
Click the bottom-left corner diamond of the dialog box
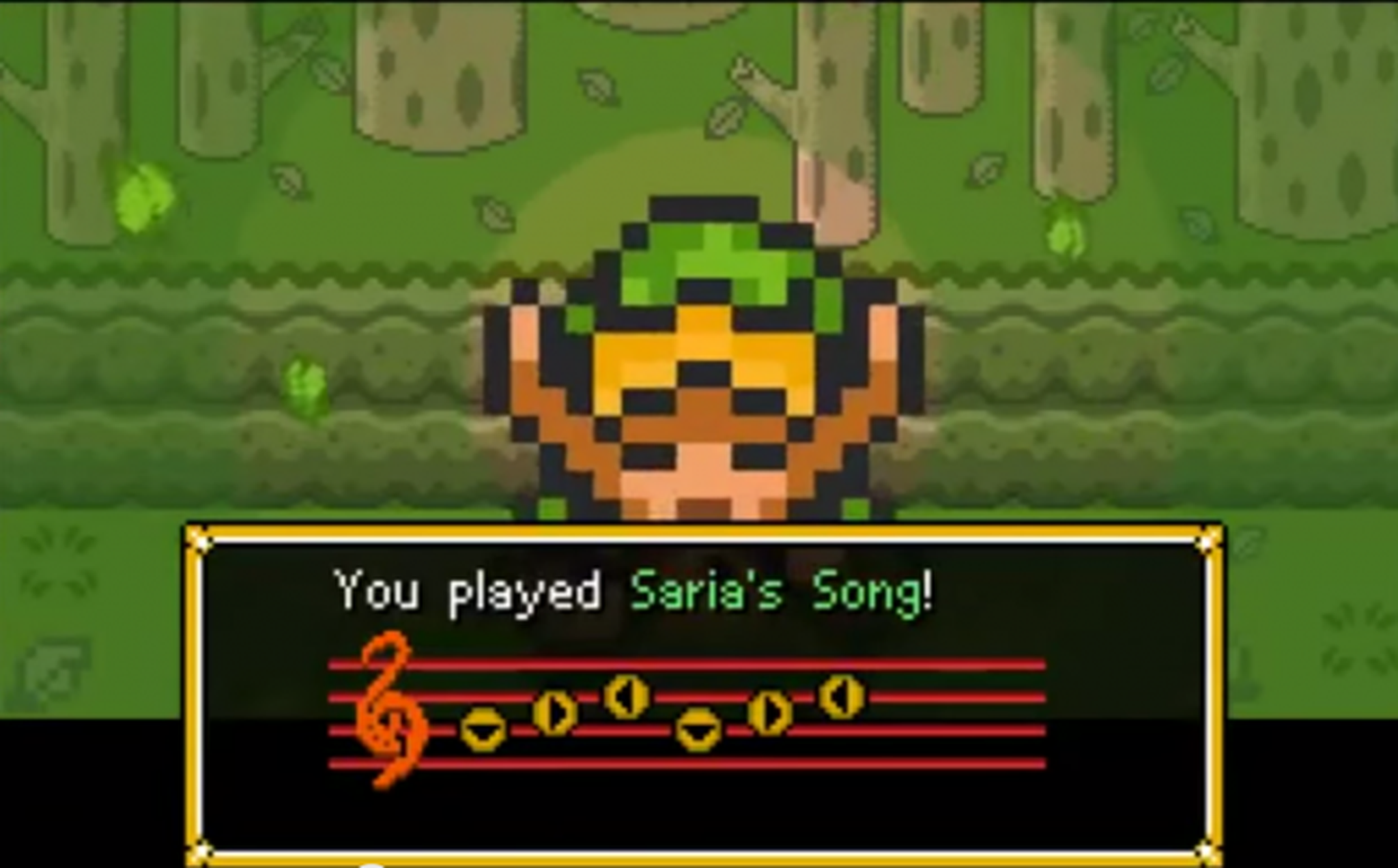coord(200,851)
